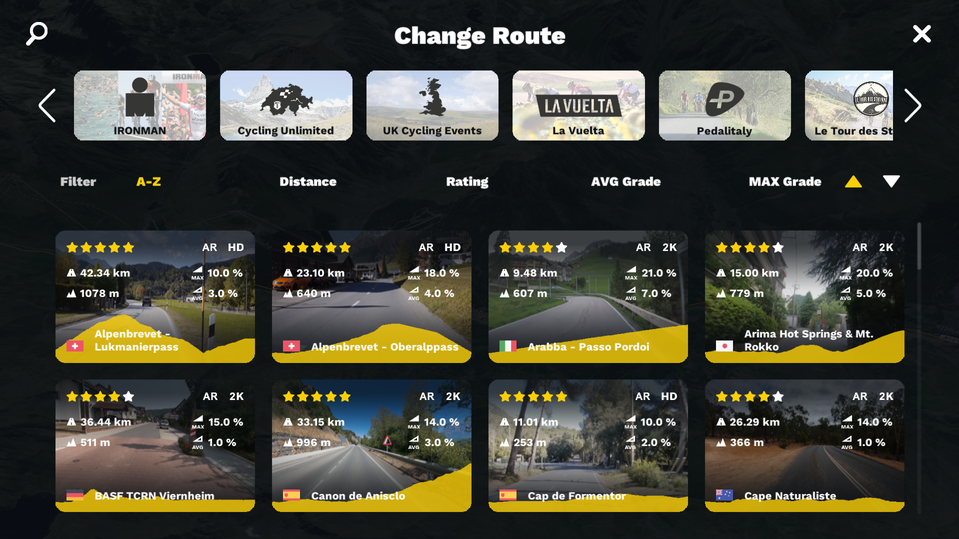Sort routes by AVG Grade
Viewport: 959px width, 539px height.
click(x=626, y=182)
